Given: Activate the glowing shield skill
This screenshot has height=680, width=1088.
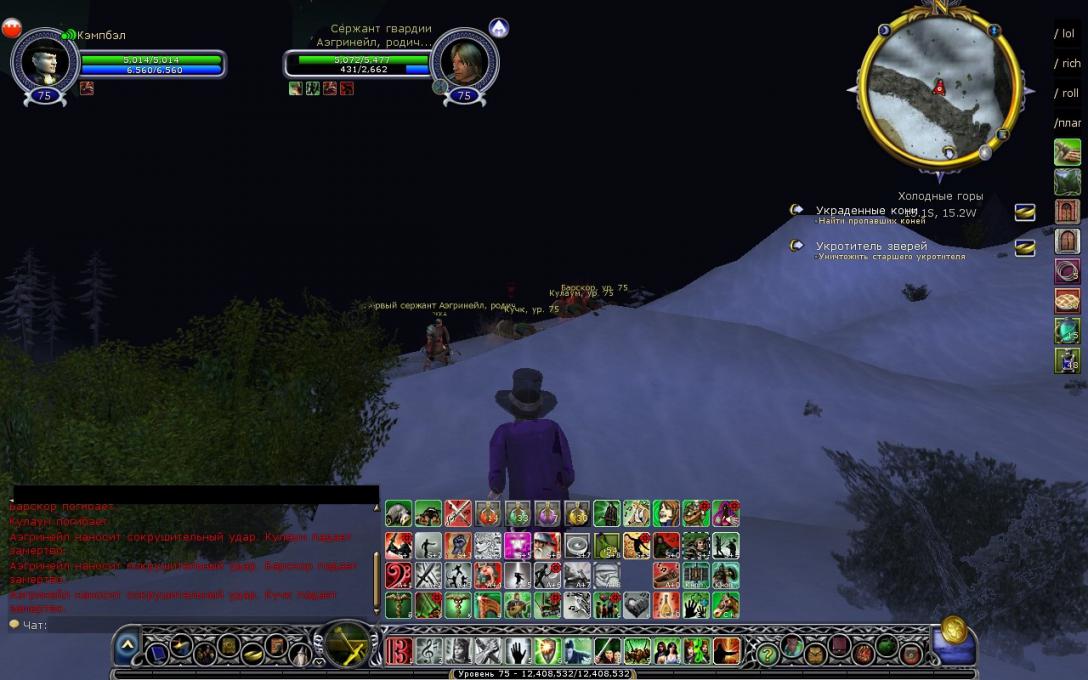Looking at the screenshot, I should (x=547, y=651).
